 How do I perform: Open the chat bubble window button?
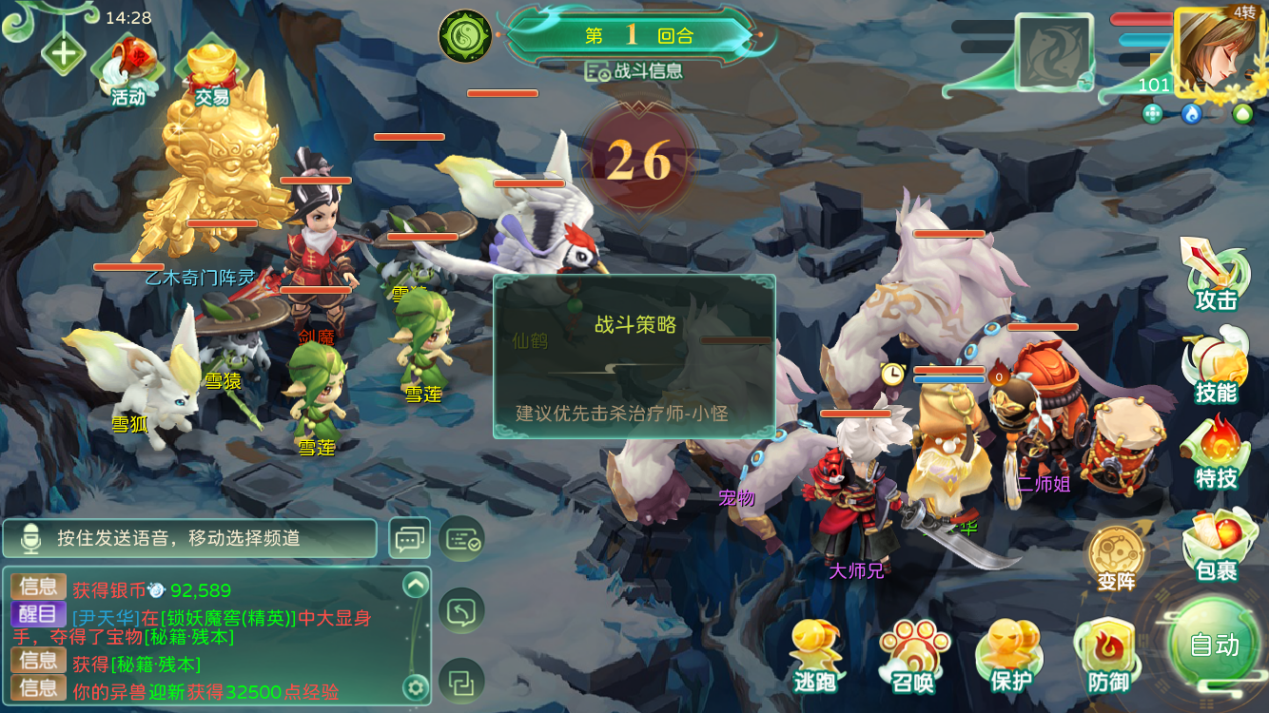409,539
